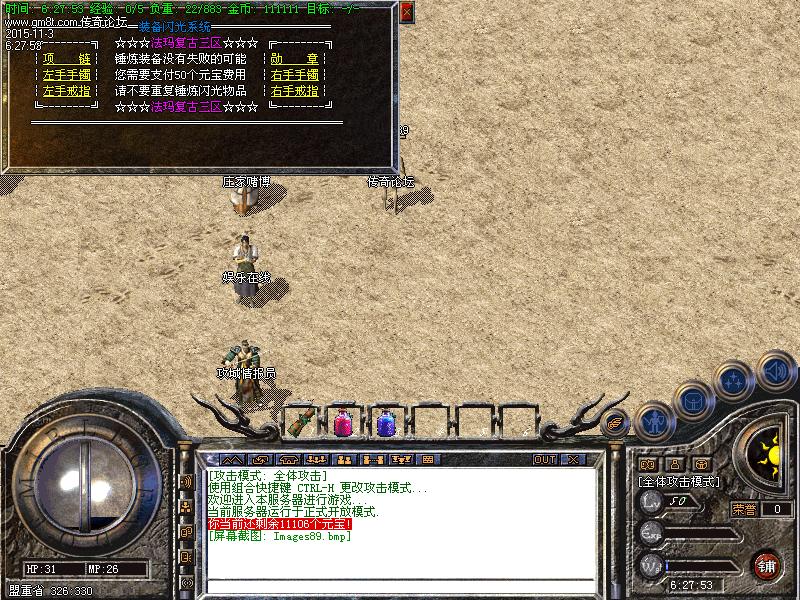Pick the 右手戒指 right ring option
The height and width of the screenshot is (600, 800).
tap(295, 91)
